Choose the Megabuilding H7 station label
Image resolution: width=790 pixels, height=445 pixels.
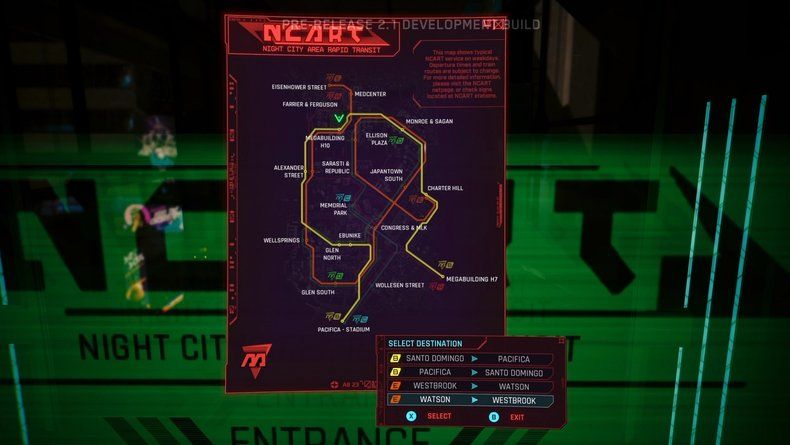click(x=471, y=279)
